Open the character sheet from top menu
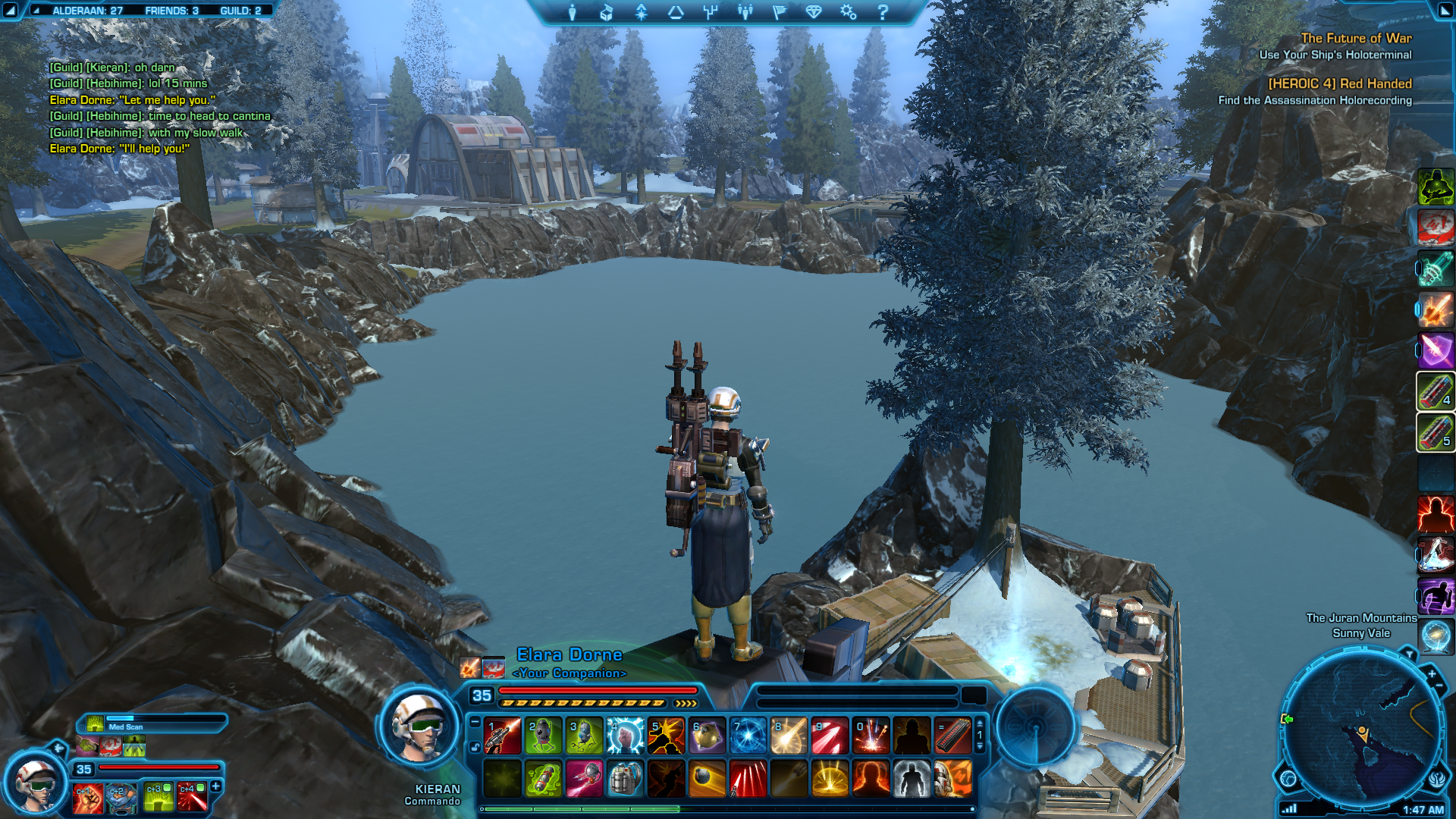The width and height of the screenshot is (1456, 819). click(x=573, y=12)
